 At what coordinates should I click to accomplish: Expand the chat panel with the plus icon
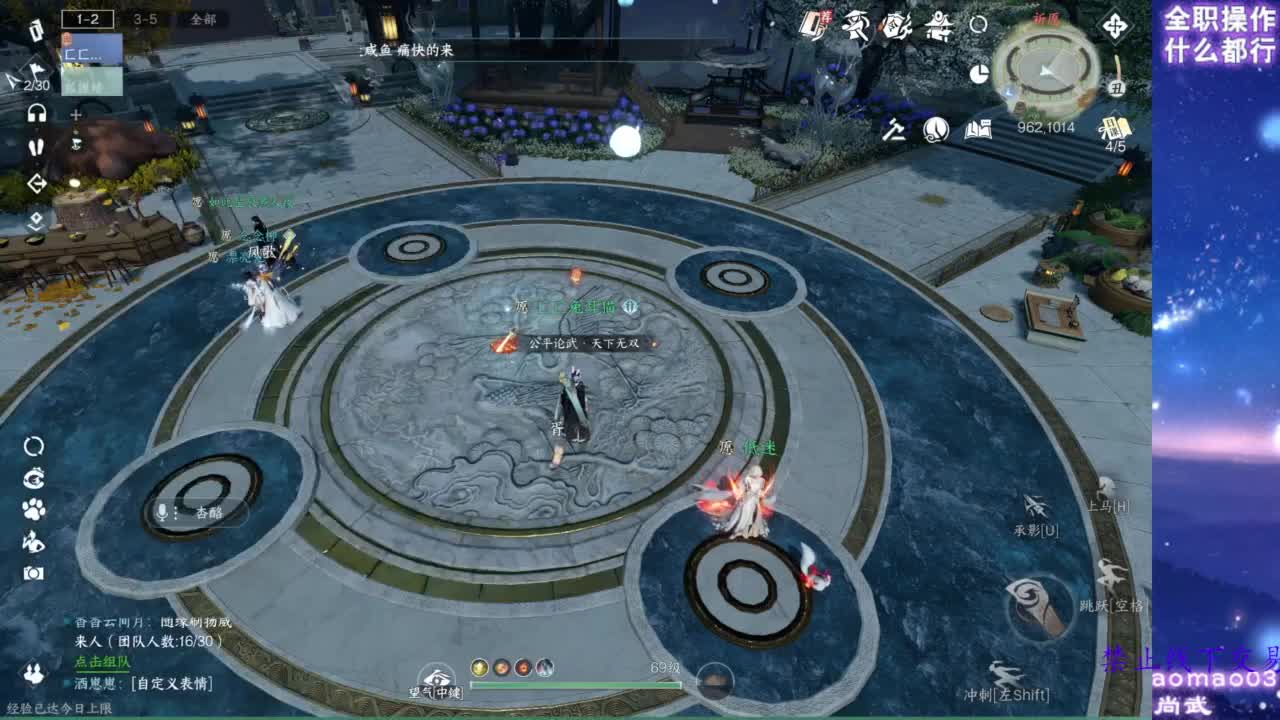75,115
